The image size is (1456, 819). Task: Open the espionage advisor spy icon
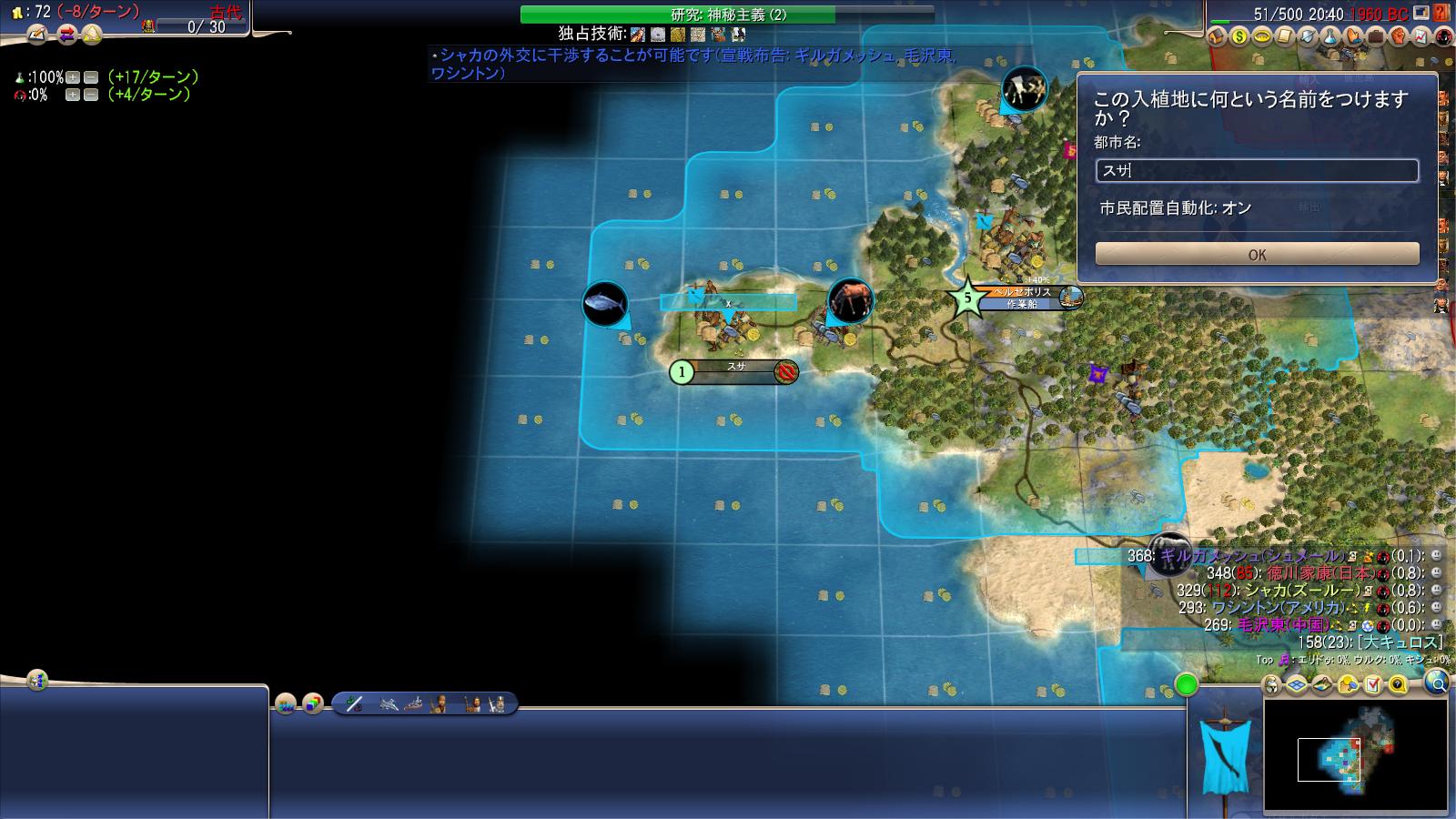click(1444, 37)
